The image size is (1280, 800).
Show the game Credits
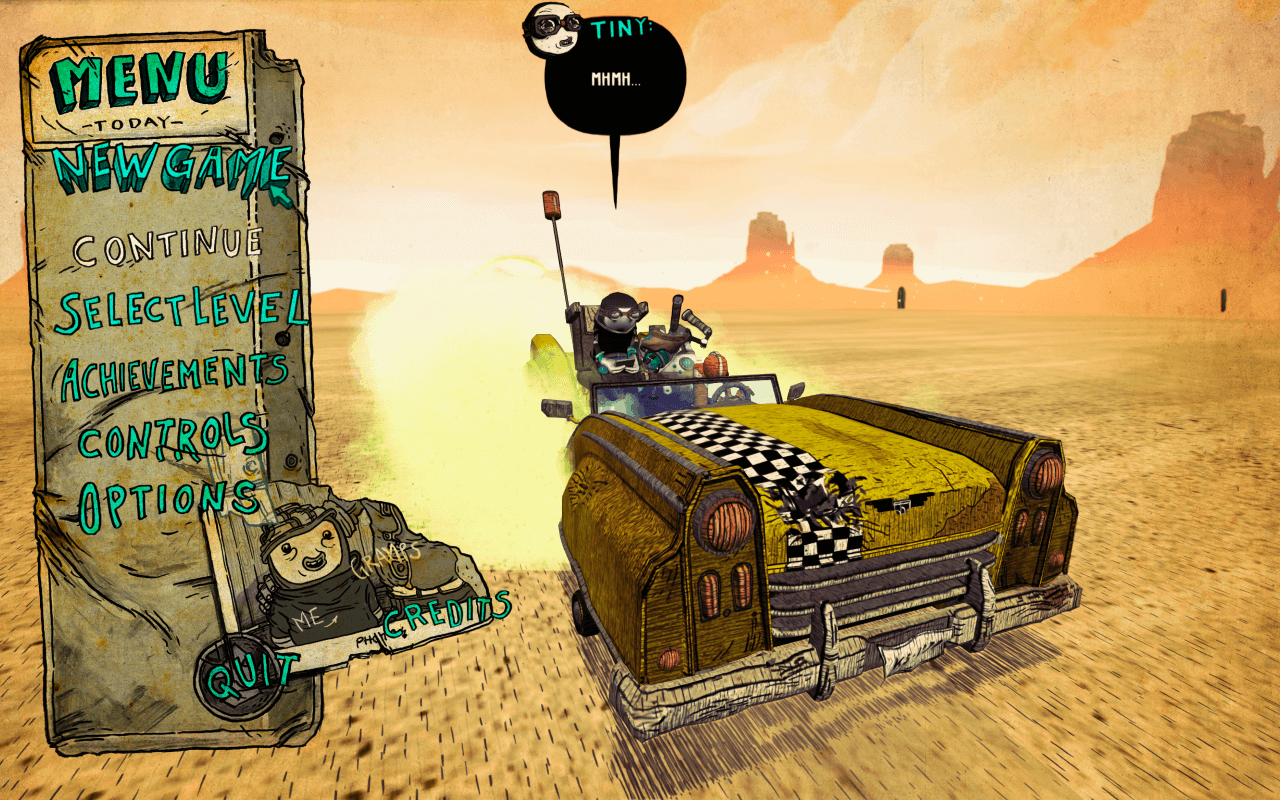447,612
